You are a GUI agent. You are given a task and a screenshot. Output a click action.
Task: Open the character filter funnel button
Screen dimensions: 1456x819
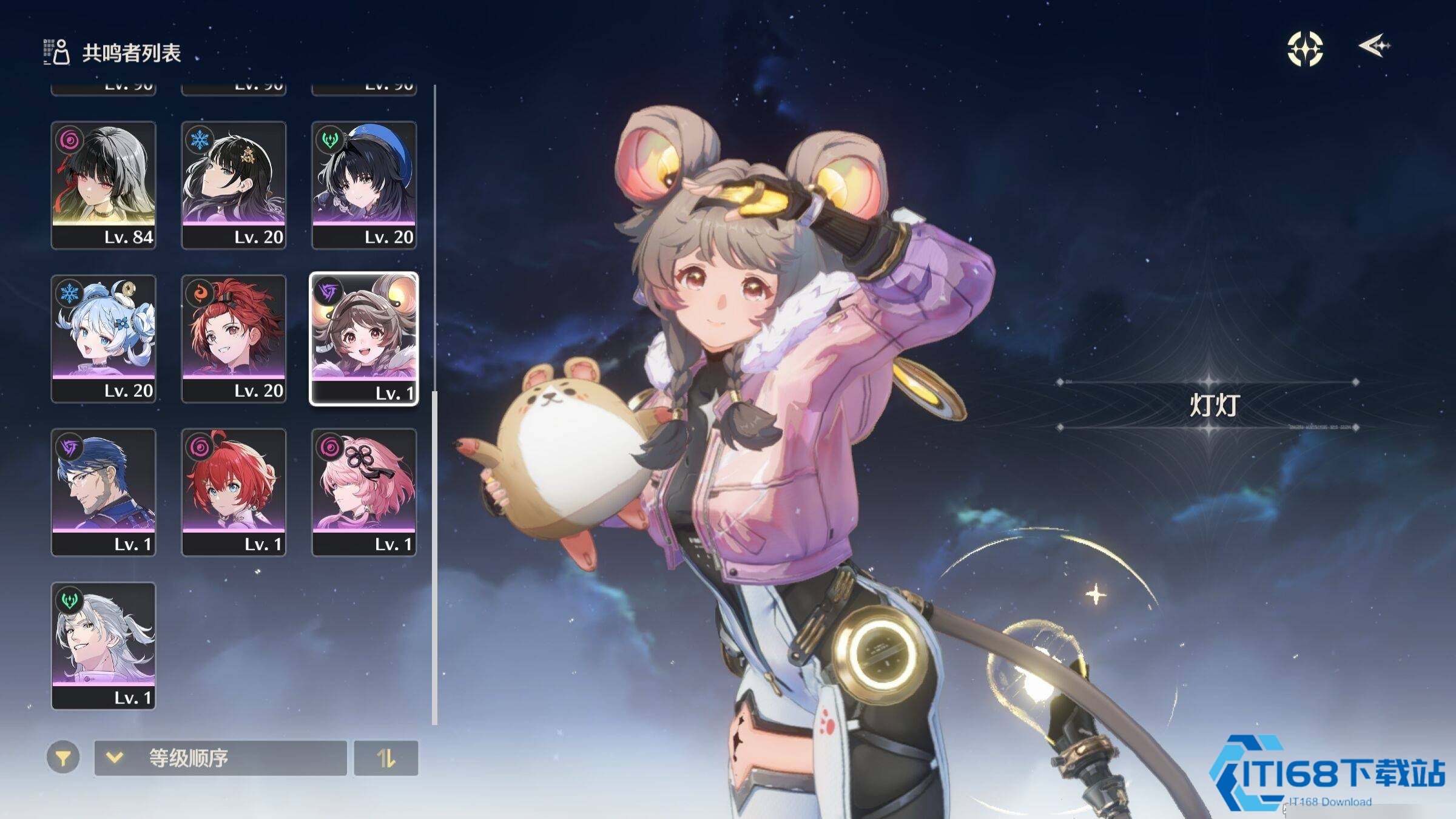(63, 758)
